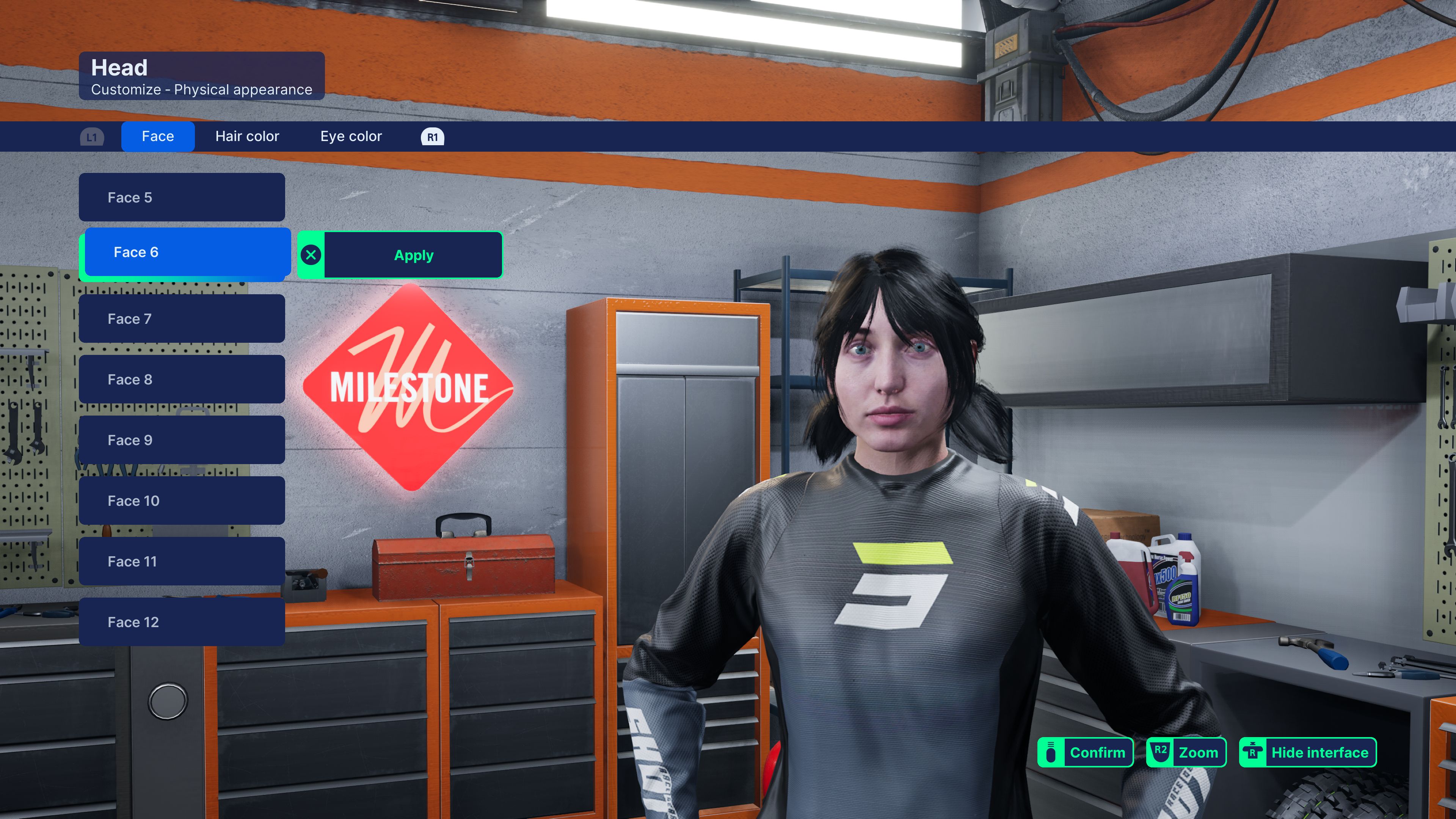Select Face 10 from the list
Screen dimensions: 1456x819
(x=182, y=501)
